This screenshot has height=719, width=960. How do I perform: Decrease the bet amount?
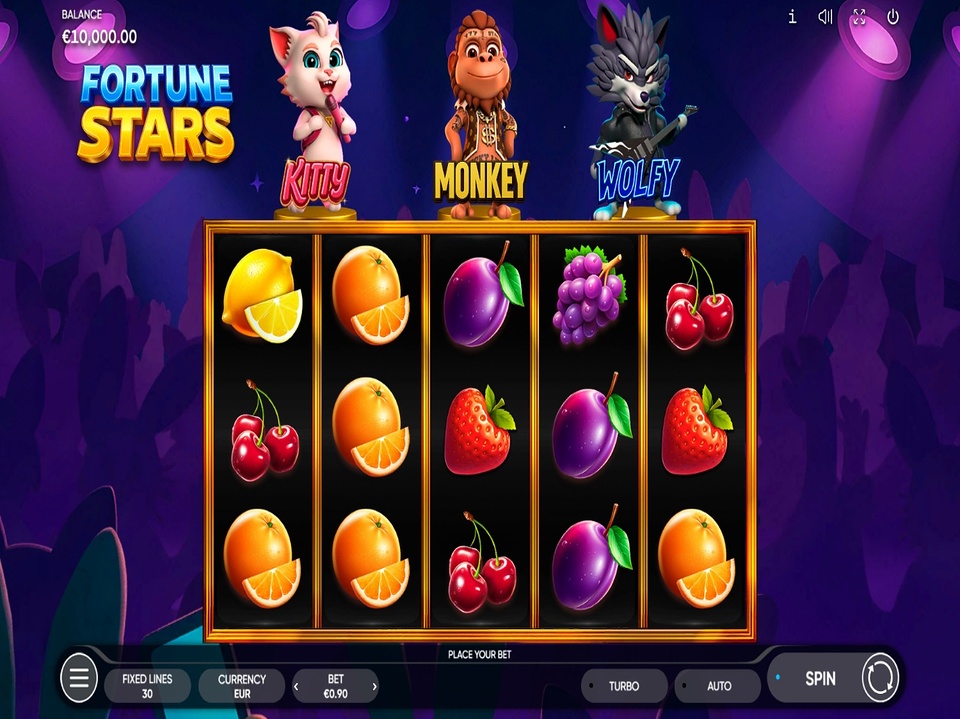[x=296, y=686]
